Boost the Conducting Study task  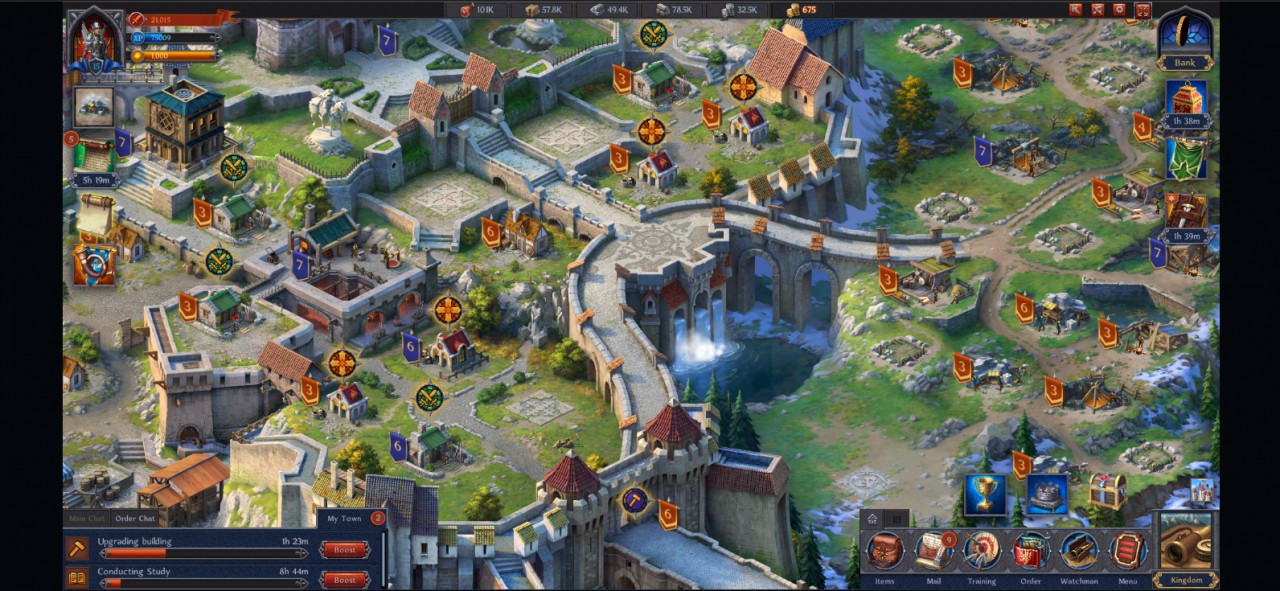[344, 580]
